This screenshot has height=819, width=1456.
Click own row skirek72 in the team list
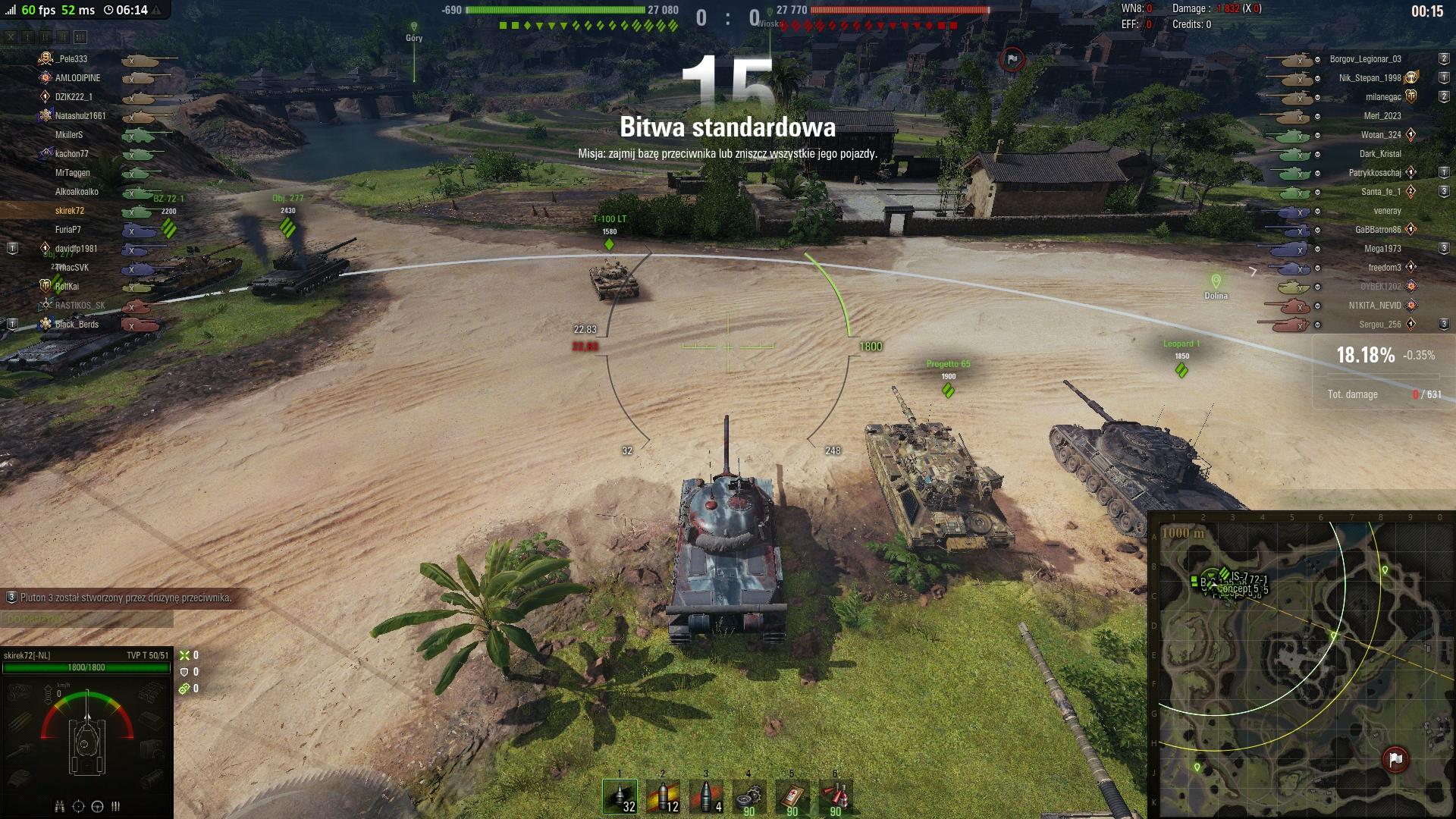tap(70, 211)
